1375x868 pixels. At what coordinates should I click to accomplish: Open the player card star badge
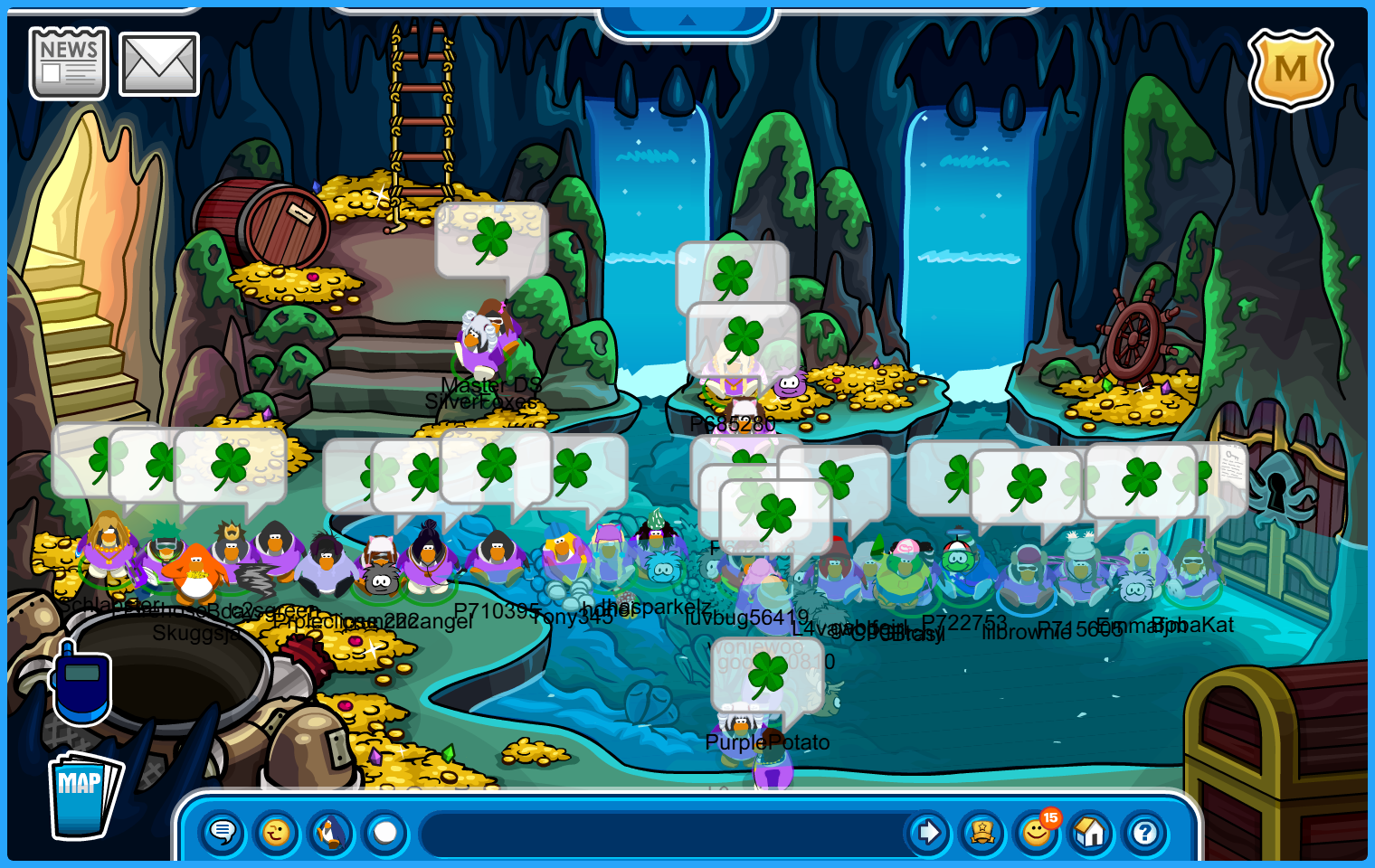[982, 832]
